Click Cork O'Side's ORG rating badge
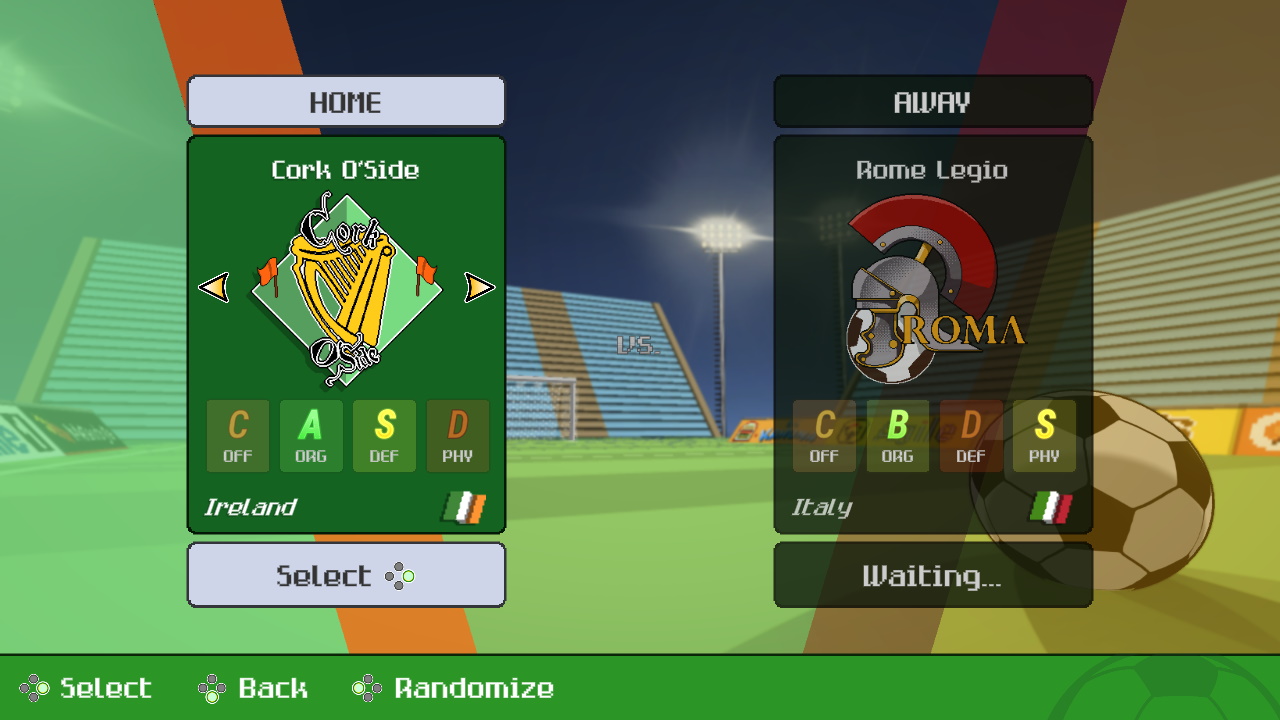 click(311, 436)
